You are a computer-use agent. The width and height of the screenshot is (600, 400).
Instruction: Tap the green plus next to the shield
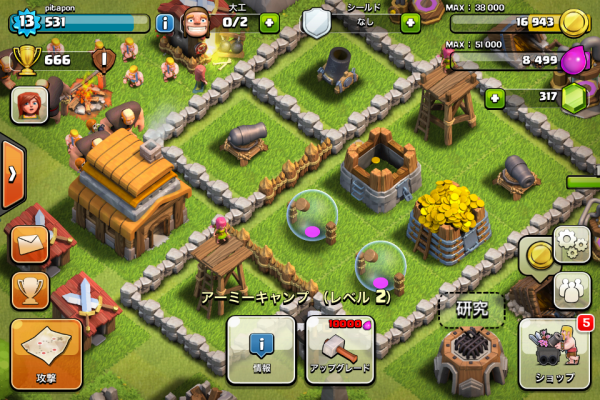(410, 21)
